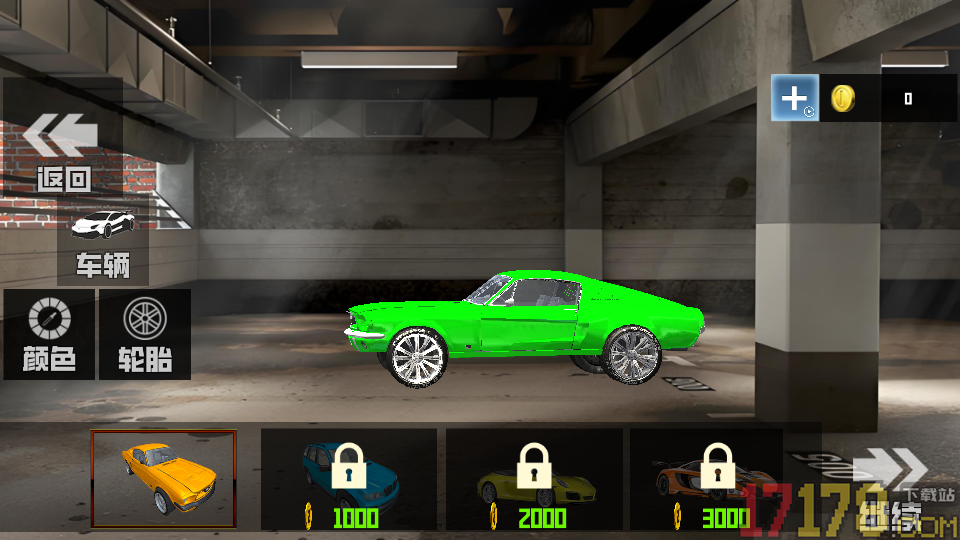Choose the locked yellow car costing 2000

click(534, 479)
